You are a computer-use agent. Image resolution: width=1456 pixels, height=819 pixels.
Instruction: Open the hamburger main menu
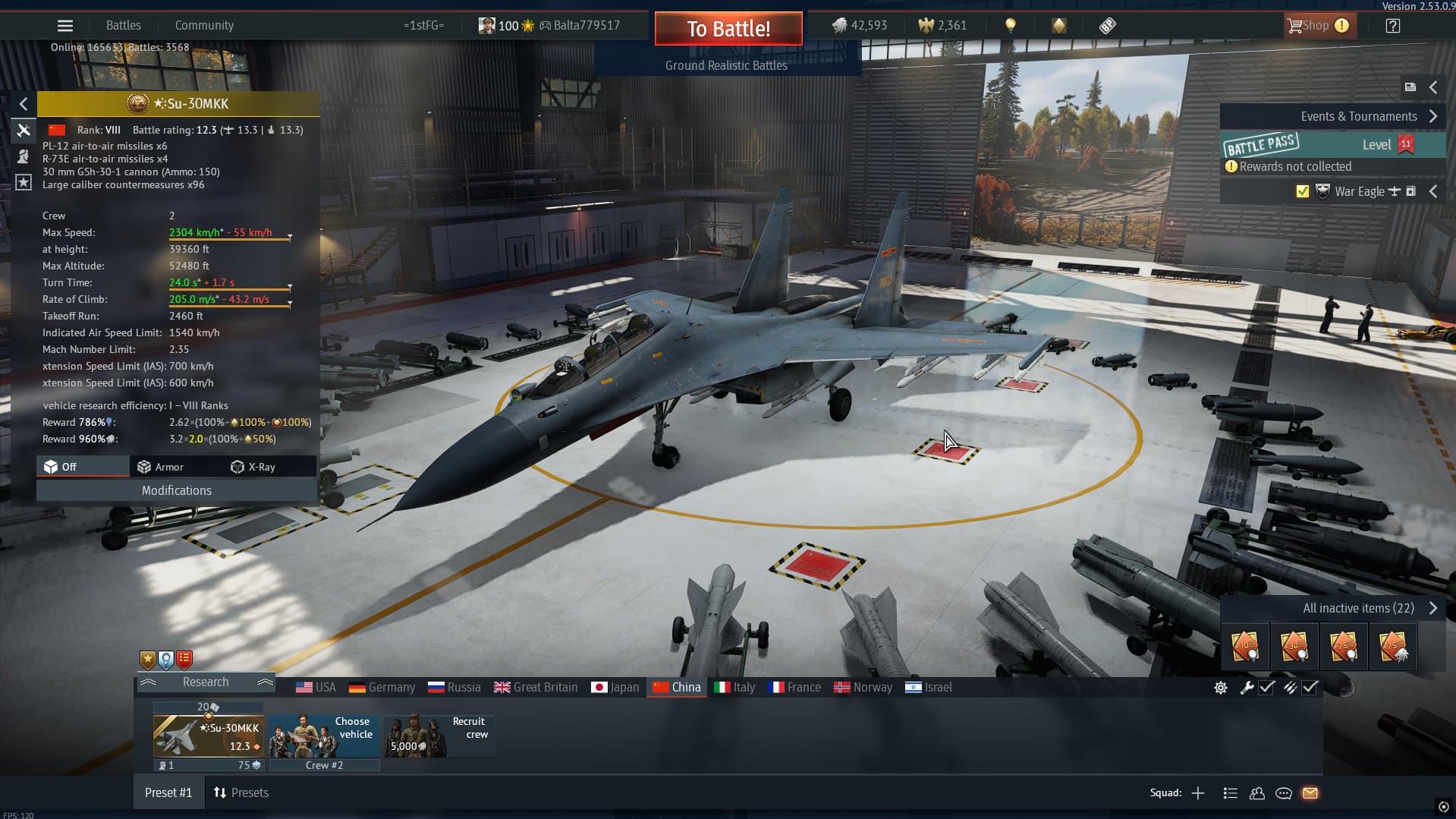(65, 26)
